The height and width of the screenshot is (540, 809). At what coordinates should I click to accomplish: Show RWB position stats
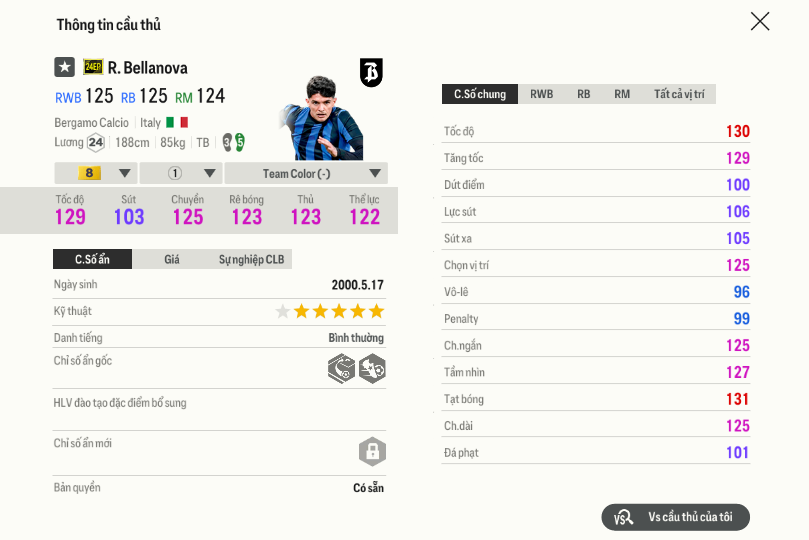click(x=541, y=94)
